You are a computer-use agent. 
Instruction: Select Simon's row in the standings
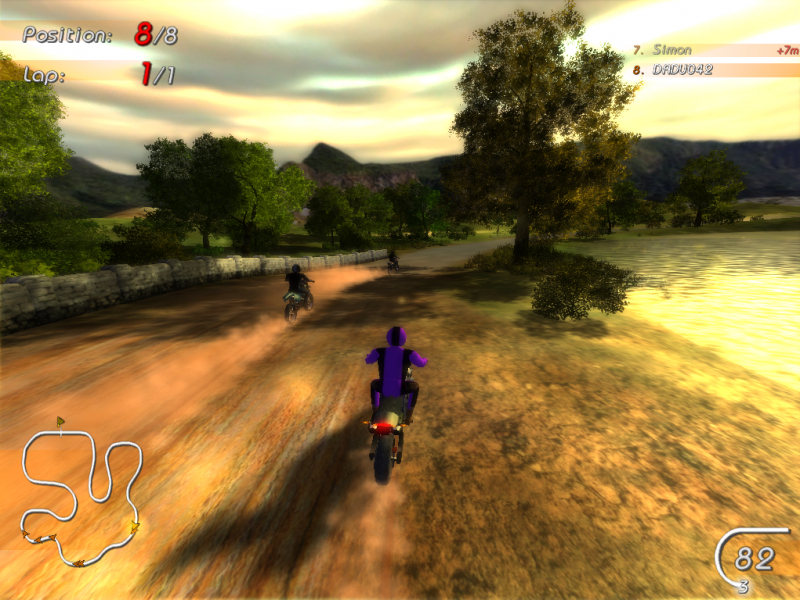click(714, 50)
